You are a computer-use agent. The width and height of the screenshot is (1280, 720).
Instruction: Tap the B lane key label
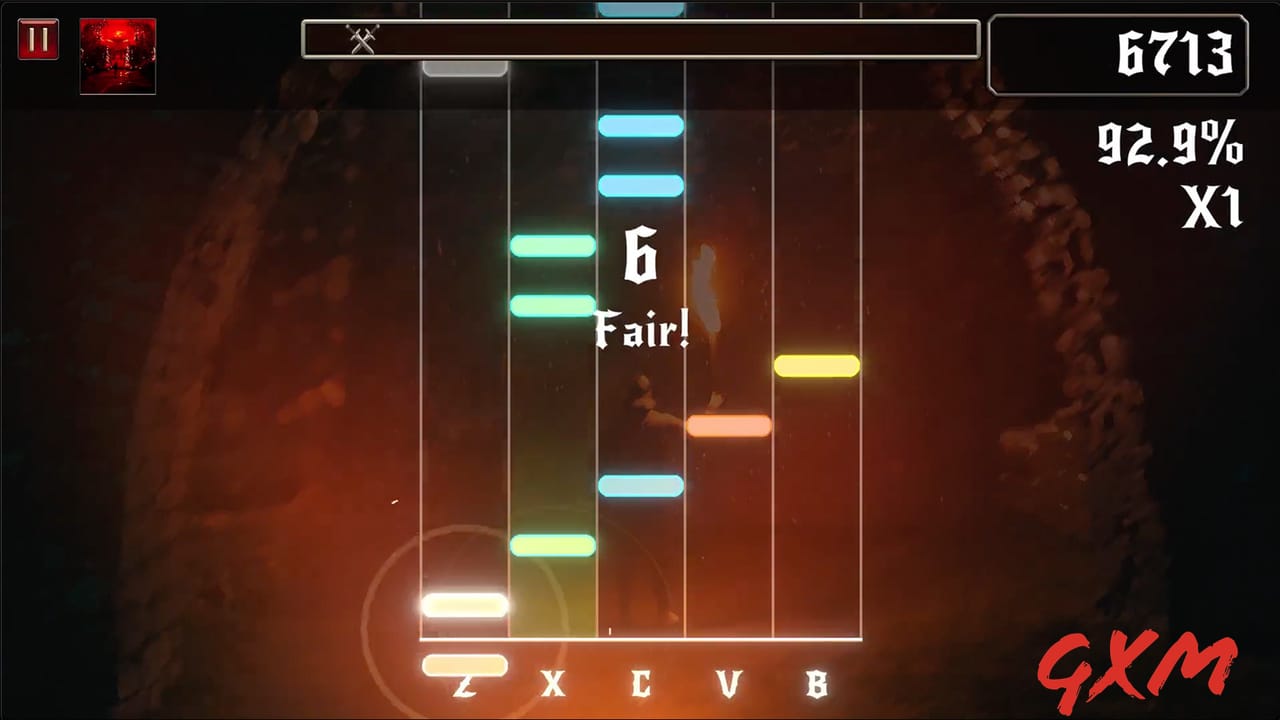pos(817,686)
